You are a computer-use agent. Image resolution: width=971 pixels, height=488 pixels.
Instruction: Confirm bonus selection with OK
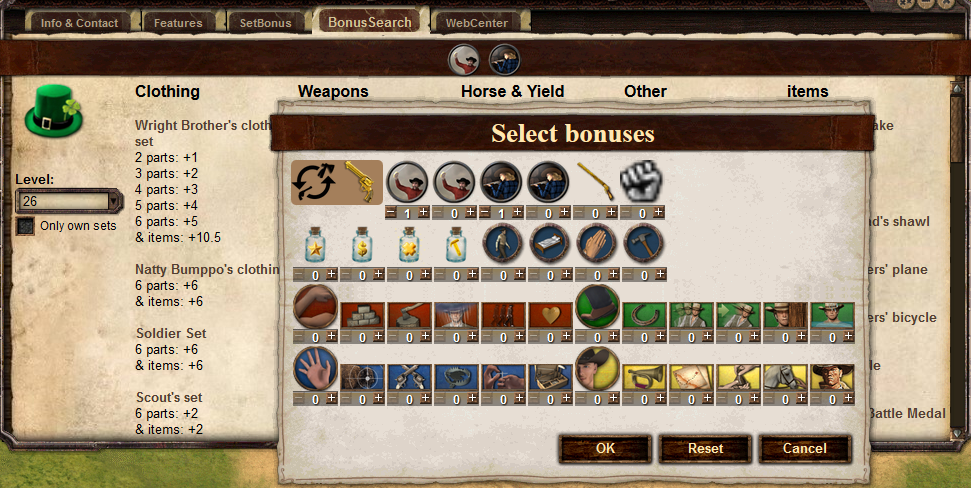coord(605,449)
